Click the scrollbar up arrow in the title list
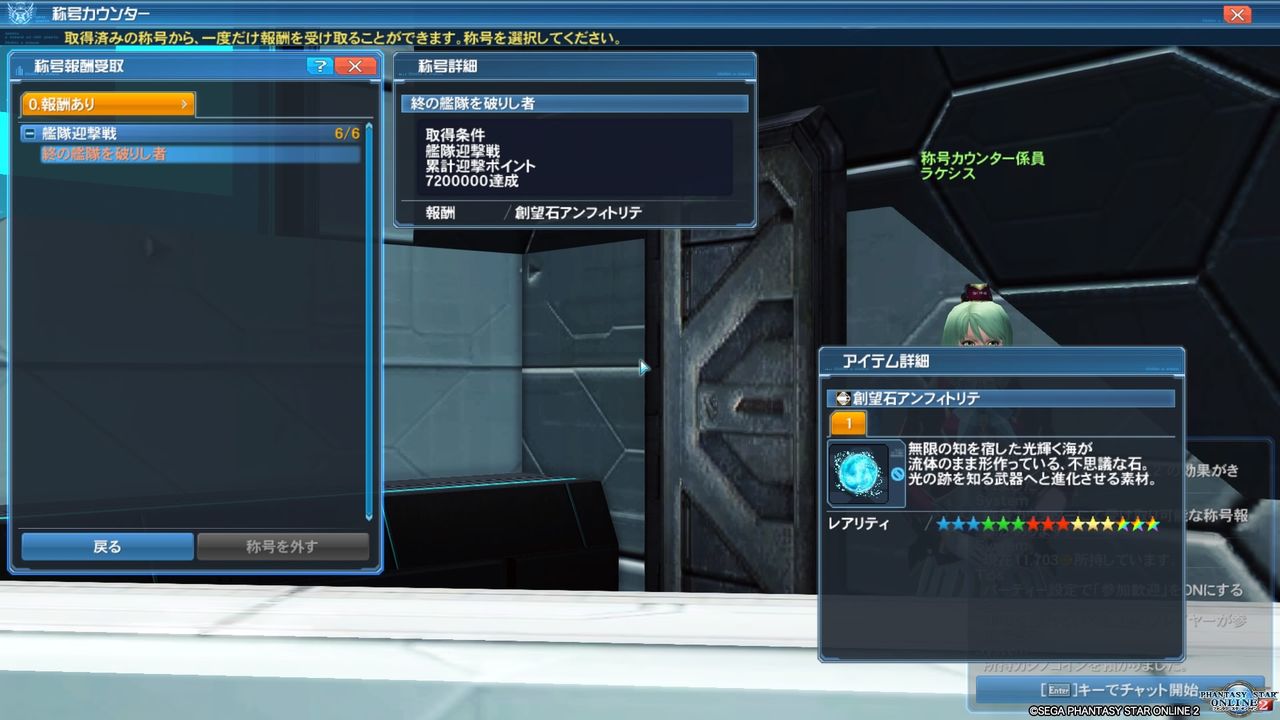The image size is (1280, 720). click(369, 126)
